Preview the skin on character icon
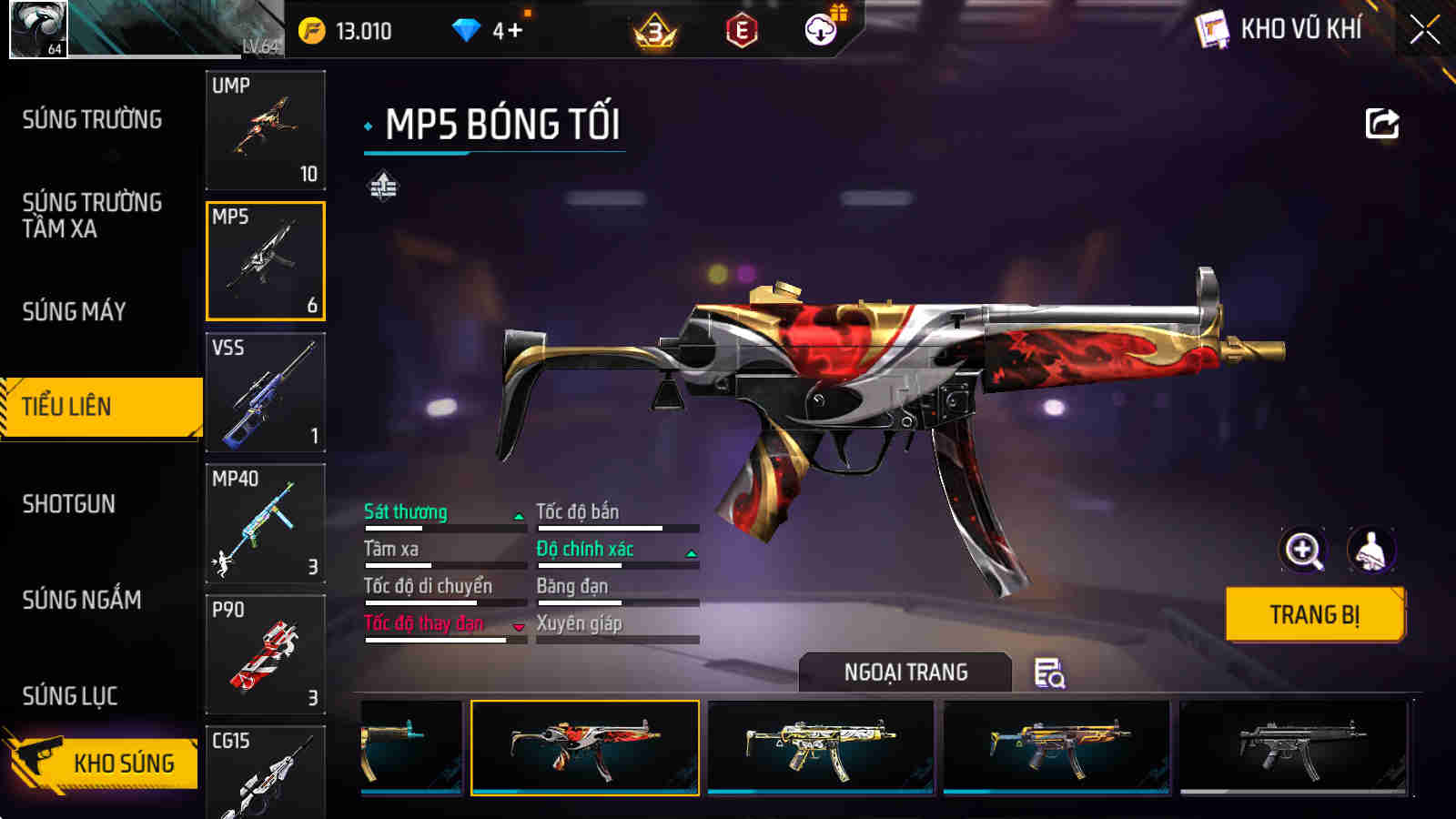Screen dimensions: 1456x819 [1370, 550]
